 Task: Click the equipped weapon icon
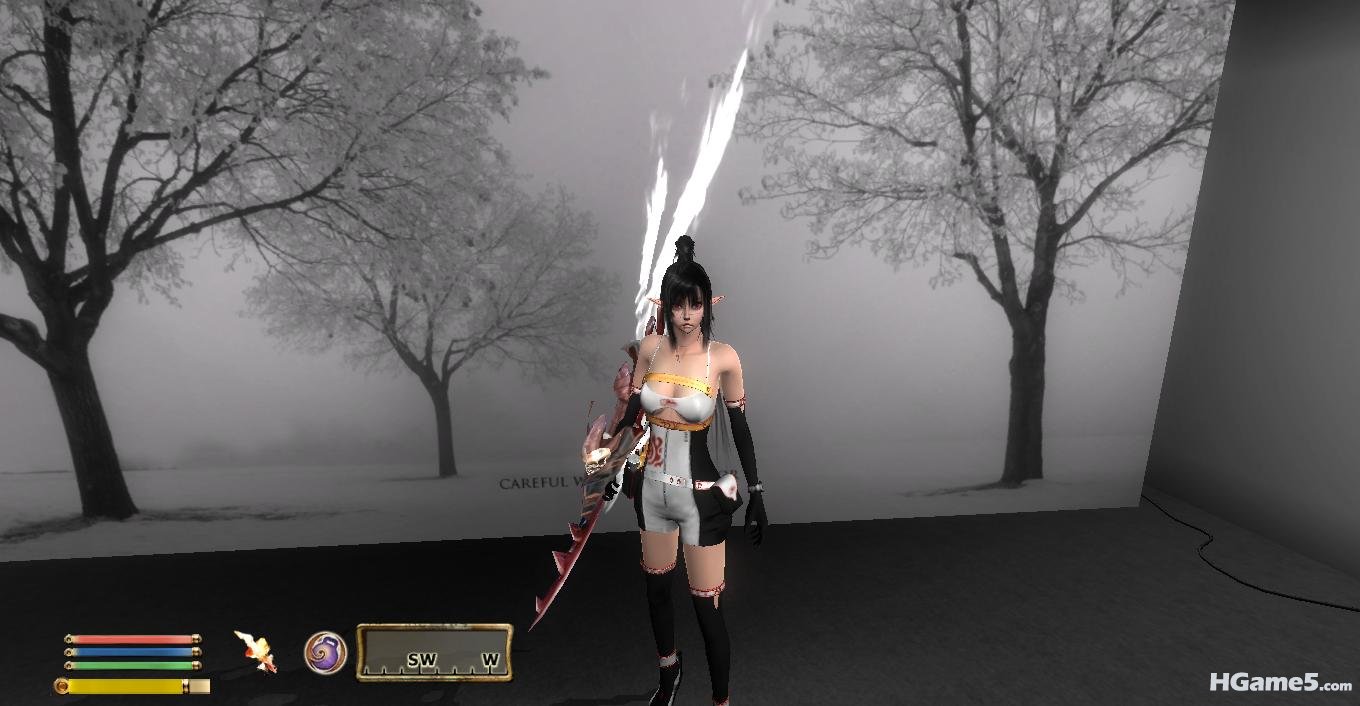255,651
